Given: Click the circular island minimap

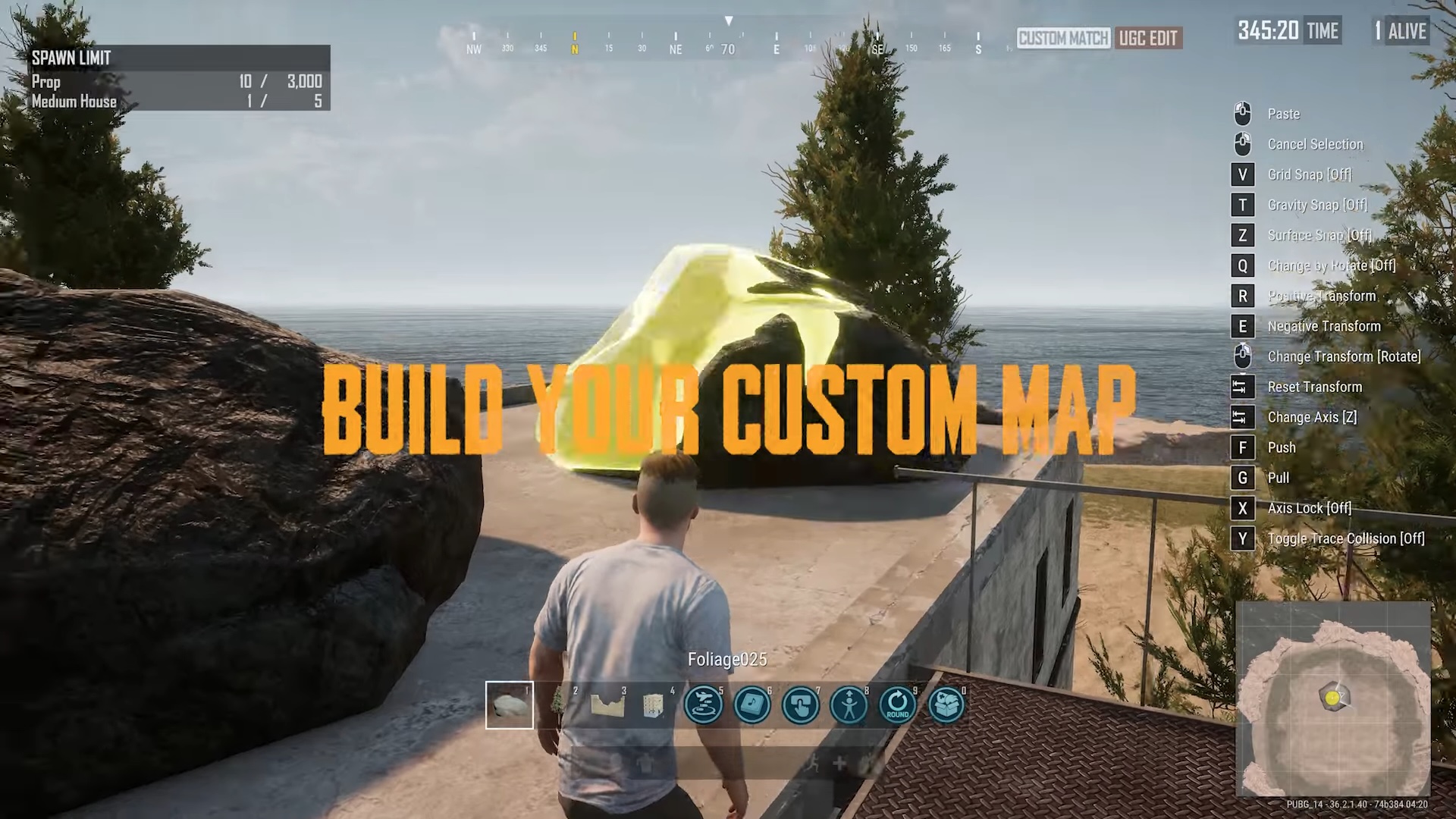Looking at the screenshot, I should 1333,698.
